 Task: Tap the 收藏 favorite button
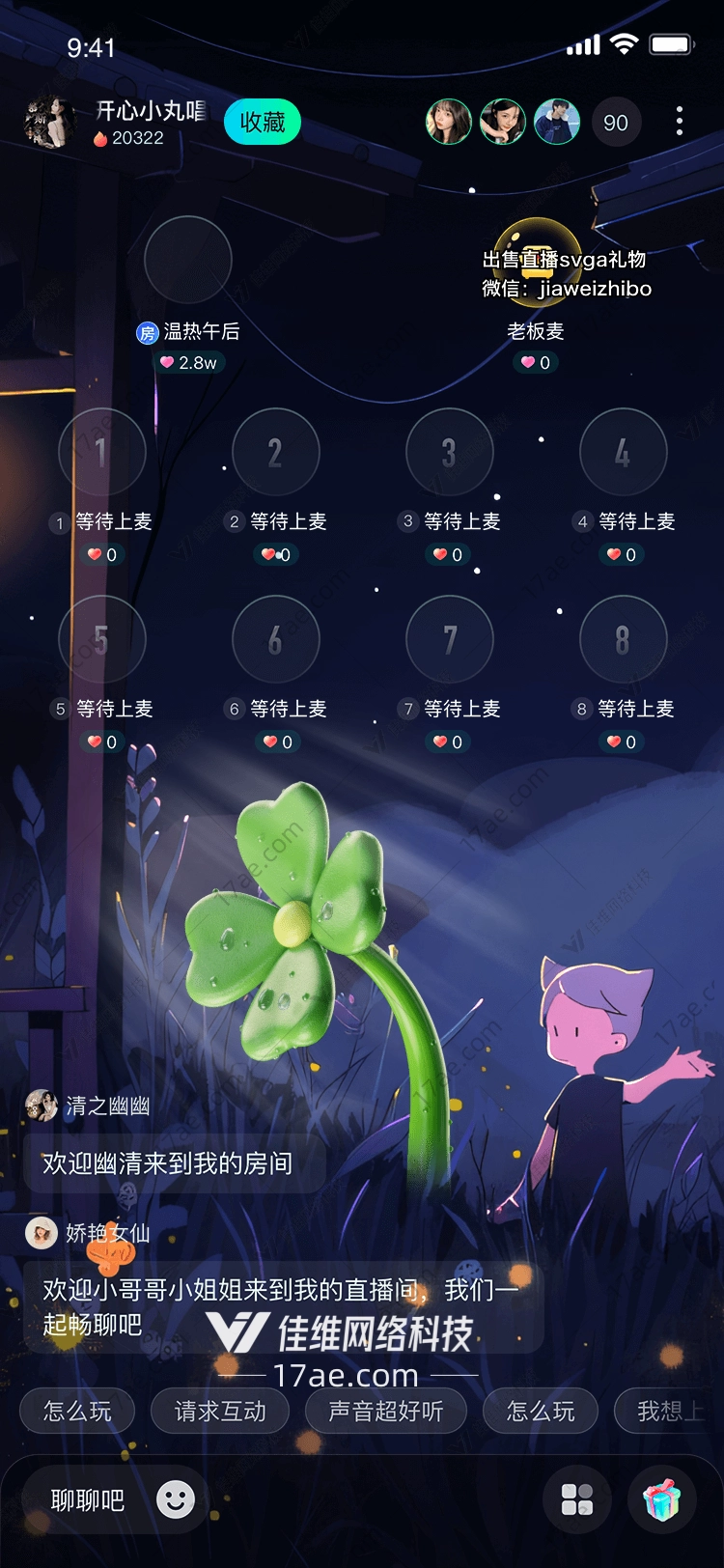(263, 123)
